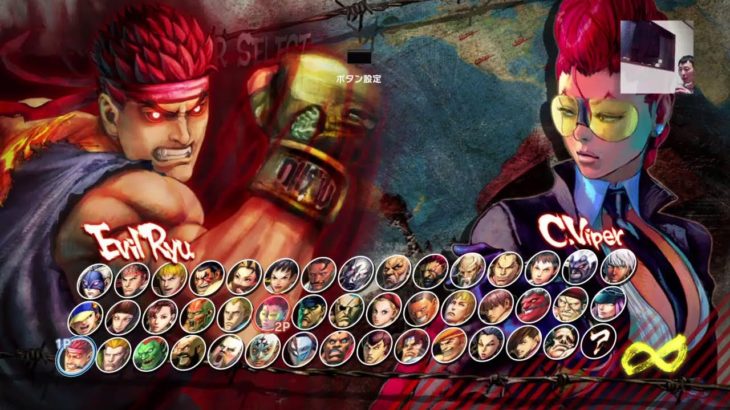Choose Seth's silver-faced portrait
730x410 pixels.
(x=356, y=274)
